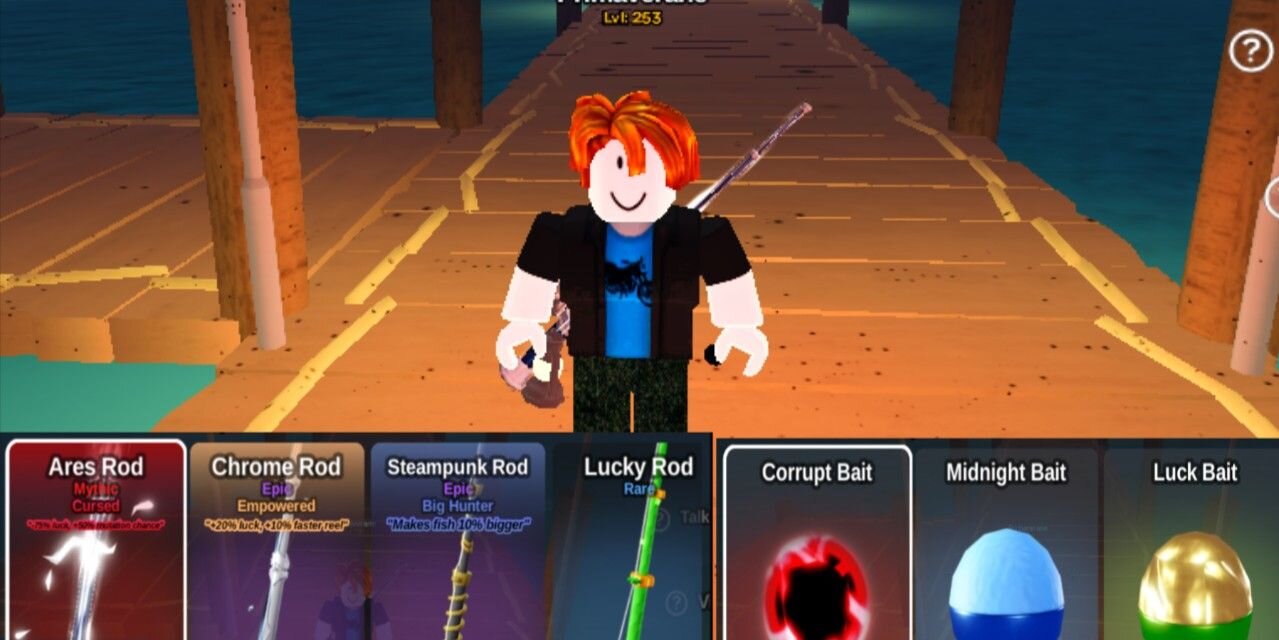Choose the Midnight Bait
This screenshot has width=1279, height=640.
coord(1006,545)
